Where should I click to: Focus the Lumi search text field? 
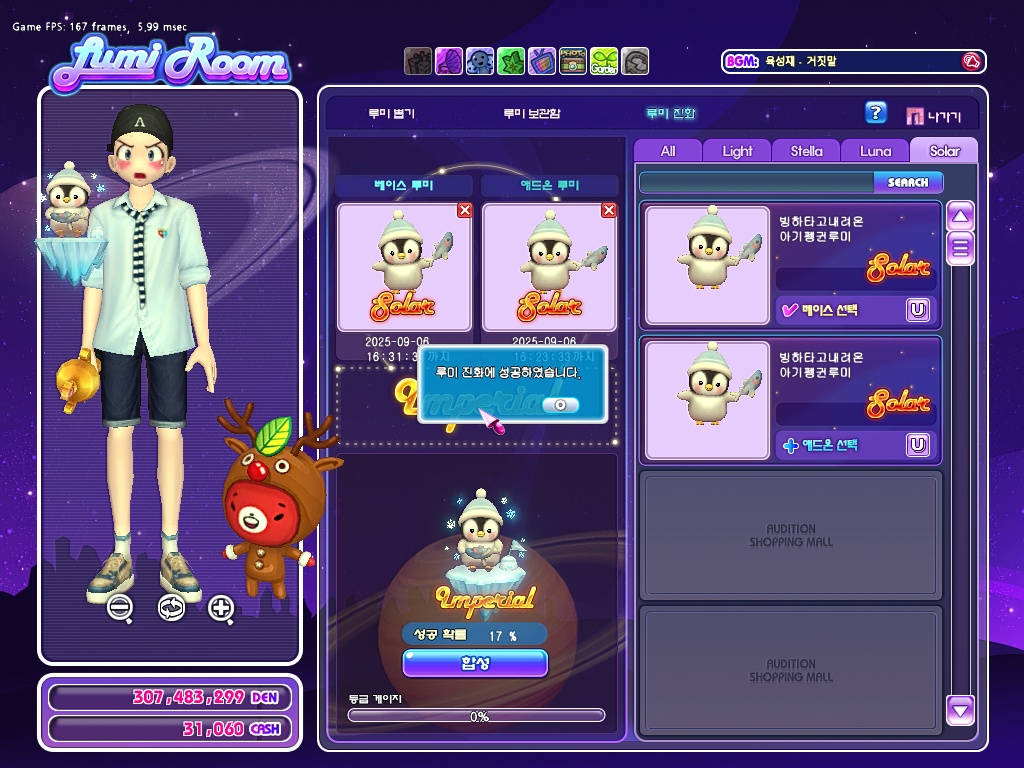[756, 182]
